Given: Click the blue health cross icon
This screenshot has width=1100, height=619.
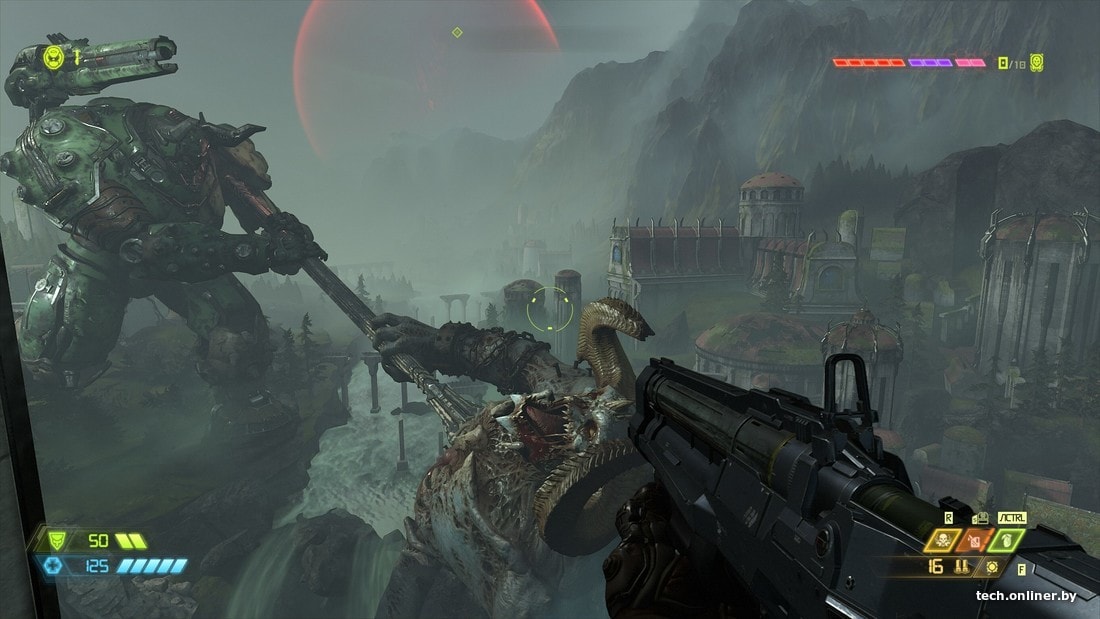Looking at the screenshot, I should (x=51, y=566).
